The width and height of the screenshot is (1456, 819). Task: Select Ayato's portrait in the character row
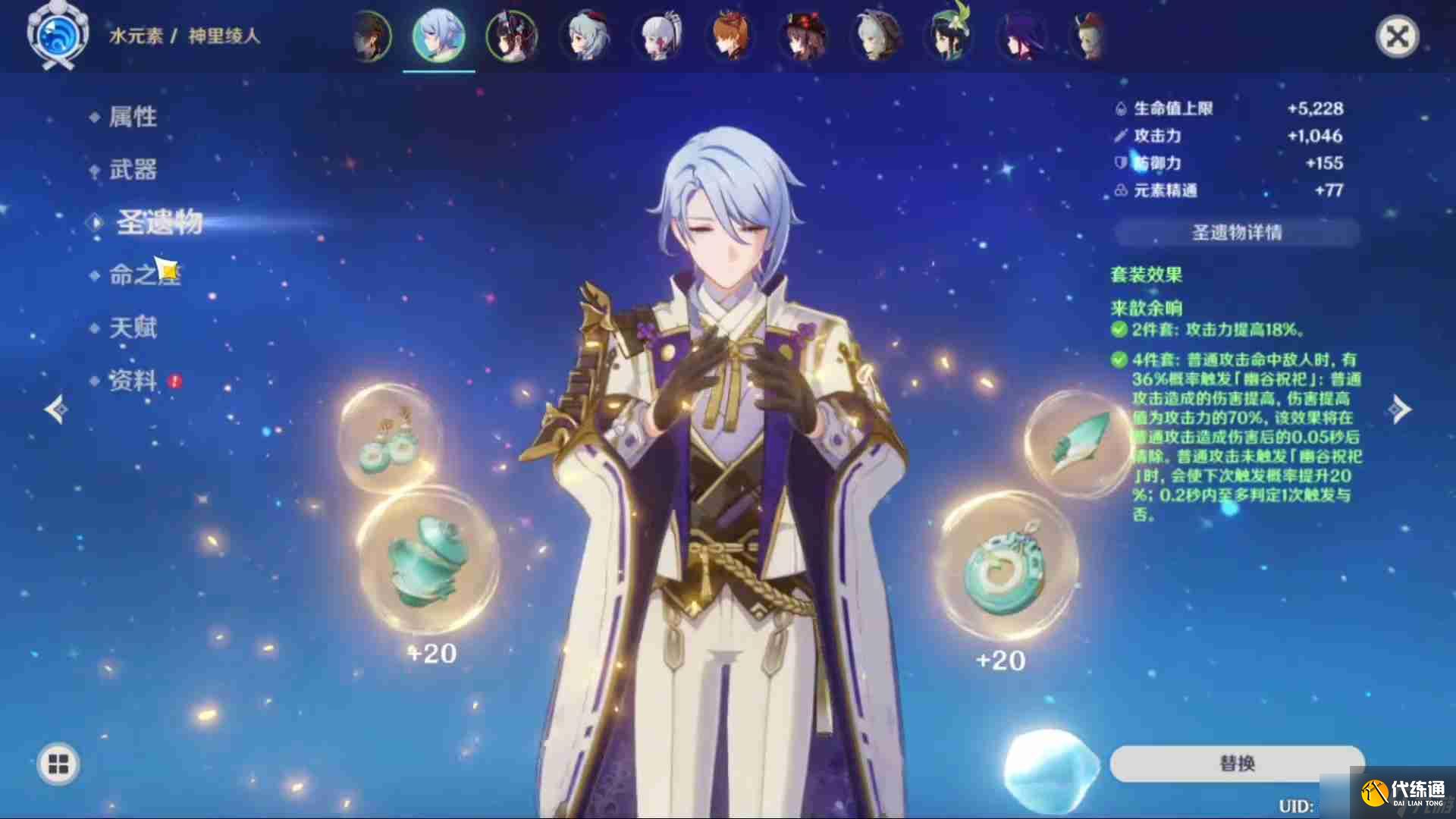(440, 36)
